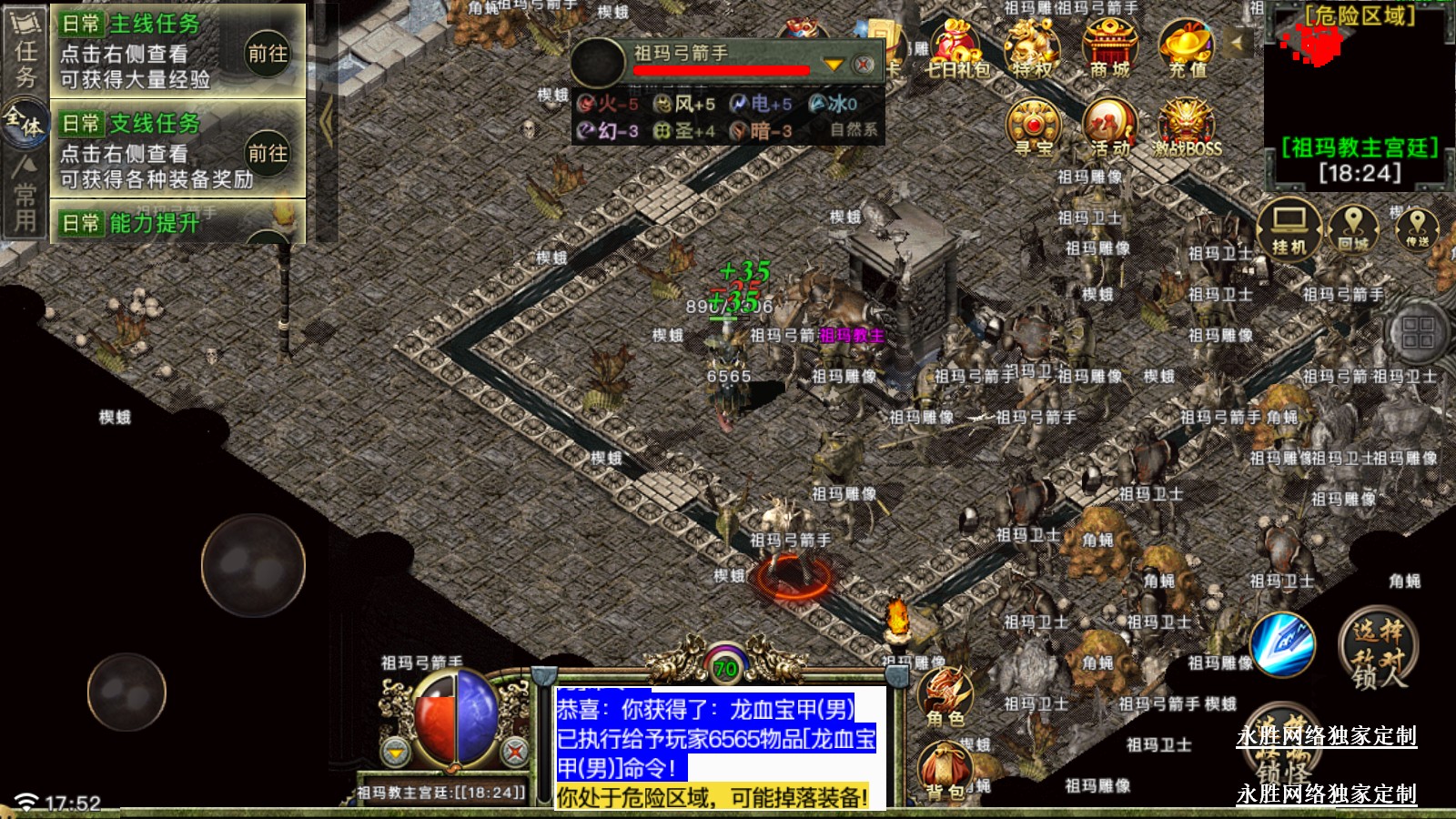The image size is (1456, 819).
Task: Open the 特权 privilege menu
Action: [x=1033, y=49]
